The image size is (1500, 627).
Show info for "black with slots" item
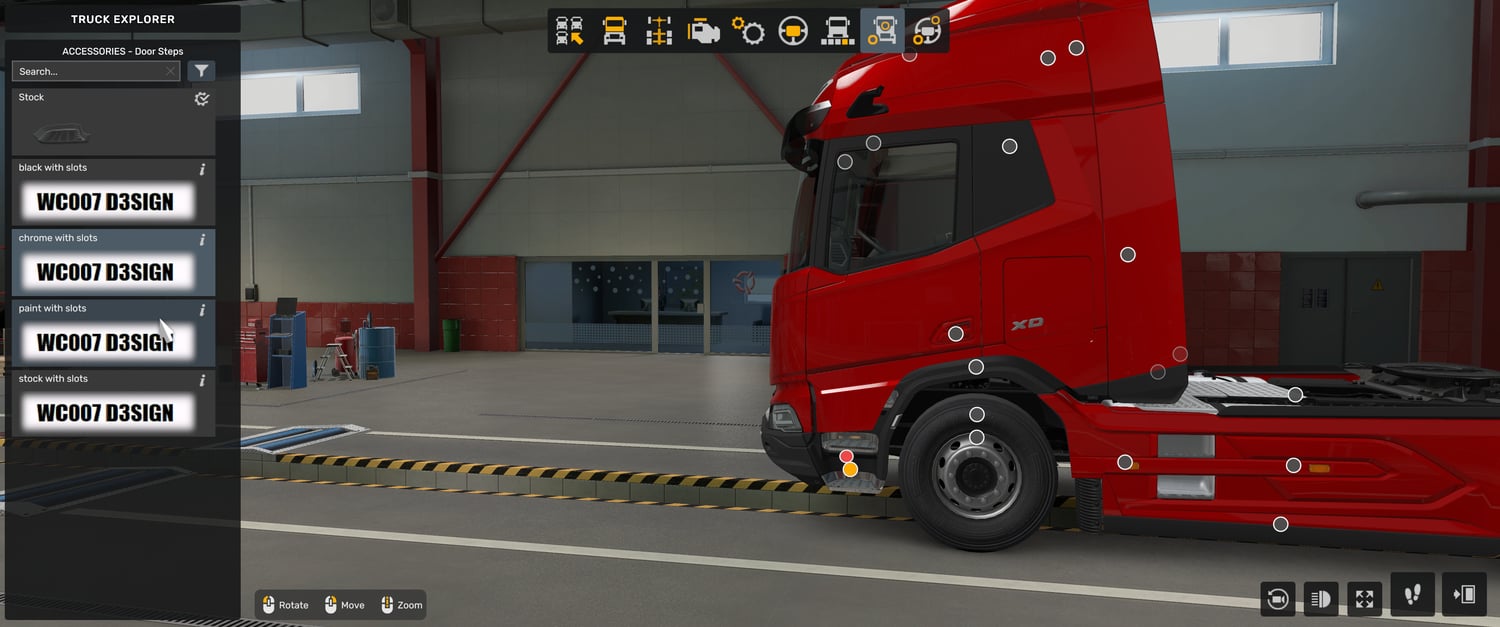(x=202, y=169)
